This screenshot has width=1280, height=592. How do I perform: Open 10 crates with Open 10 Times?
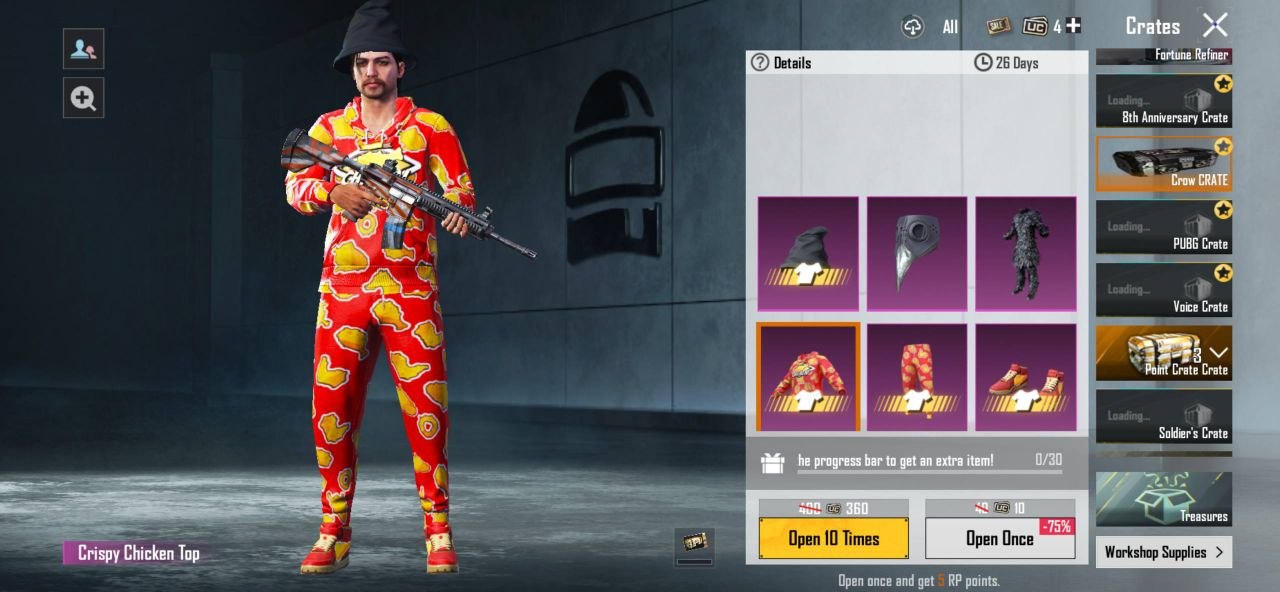833,538
